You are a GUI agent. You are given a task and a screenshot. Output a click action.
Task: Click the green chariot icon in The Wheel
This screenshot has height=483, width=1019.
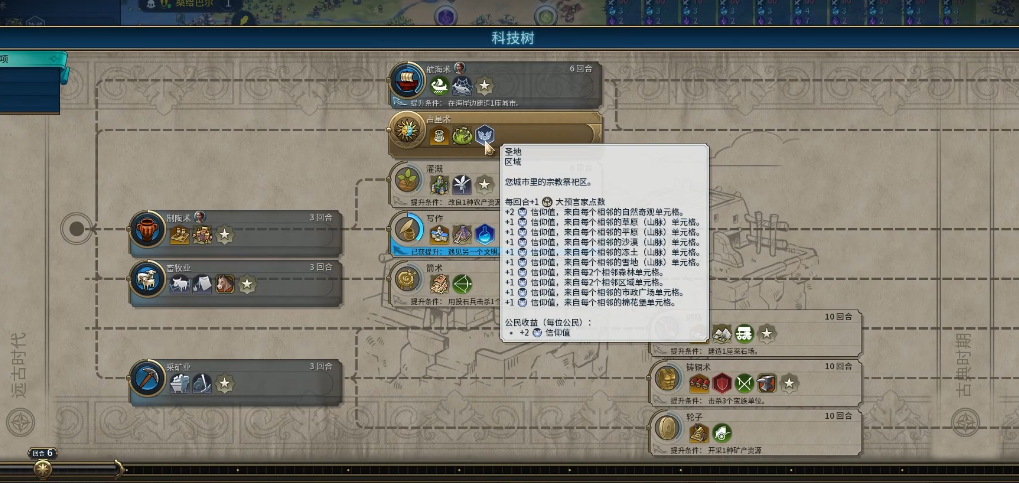click(x=721, y=433)
